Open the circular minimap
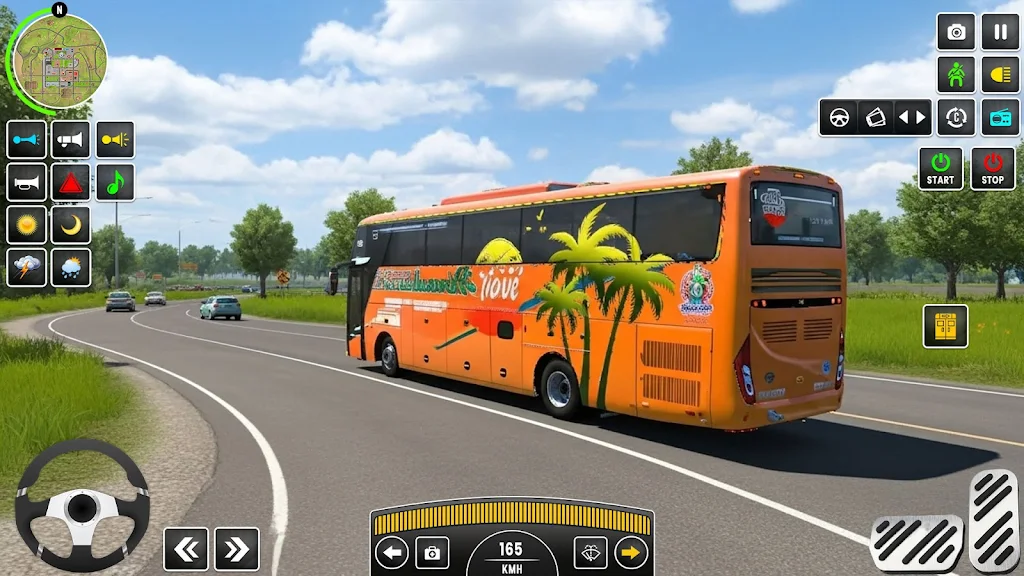The height and width of the screenshot is (576, 1024). pyautogui.click(x=59, y=60)
